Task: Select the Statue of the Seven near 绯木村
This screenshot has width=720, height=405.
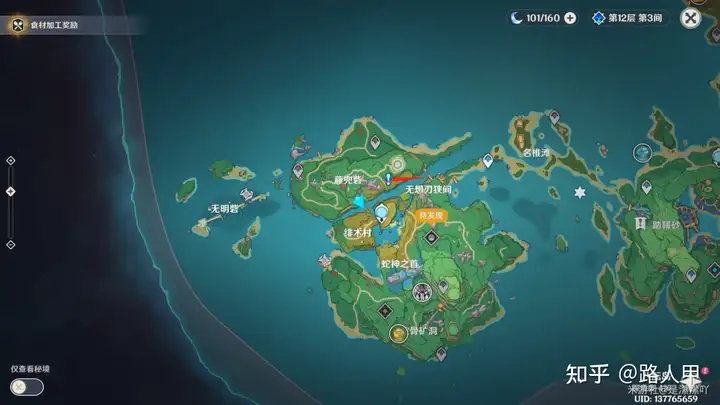Action: click(x=381, y=212)
